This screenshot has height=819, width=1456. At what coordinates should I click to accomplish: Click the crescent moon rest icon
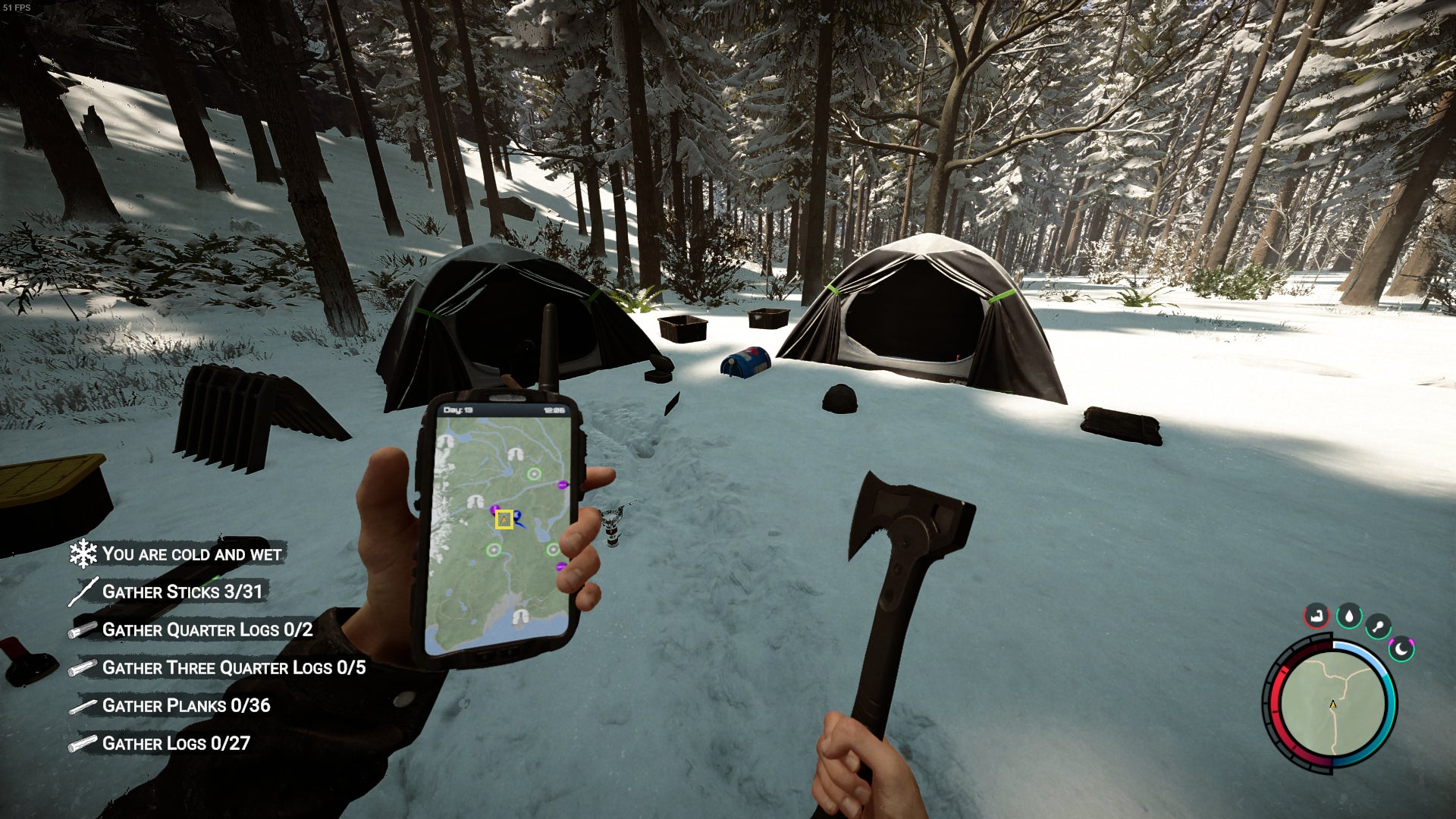tap(1401, 650)
